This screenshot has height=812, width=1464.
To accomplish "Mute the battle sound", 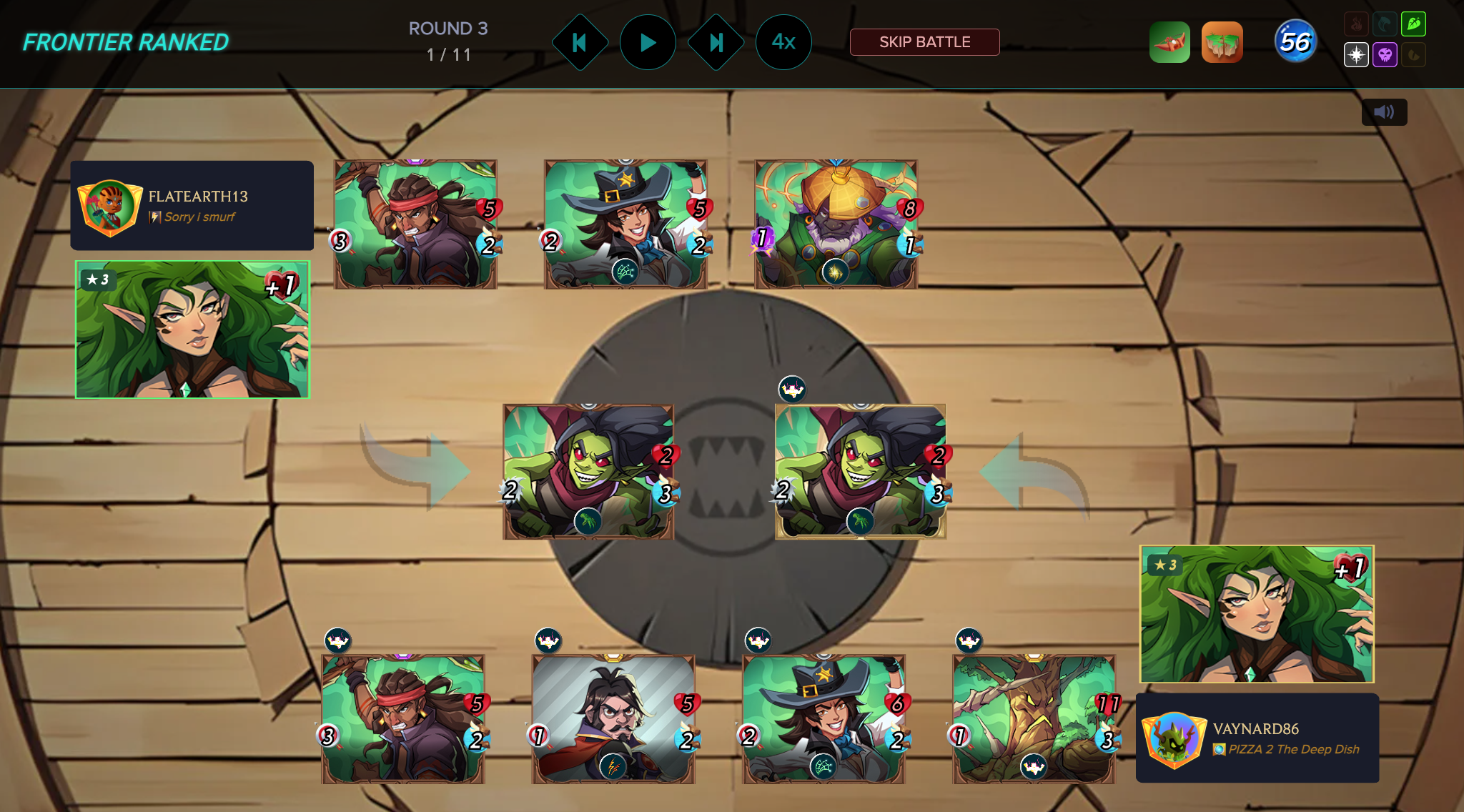I will (x=1384, y=112).
